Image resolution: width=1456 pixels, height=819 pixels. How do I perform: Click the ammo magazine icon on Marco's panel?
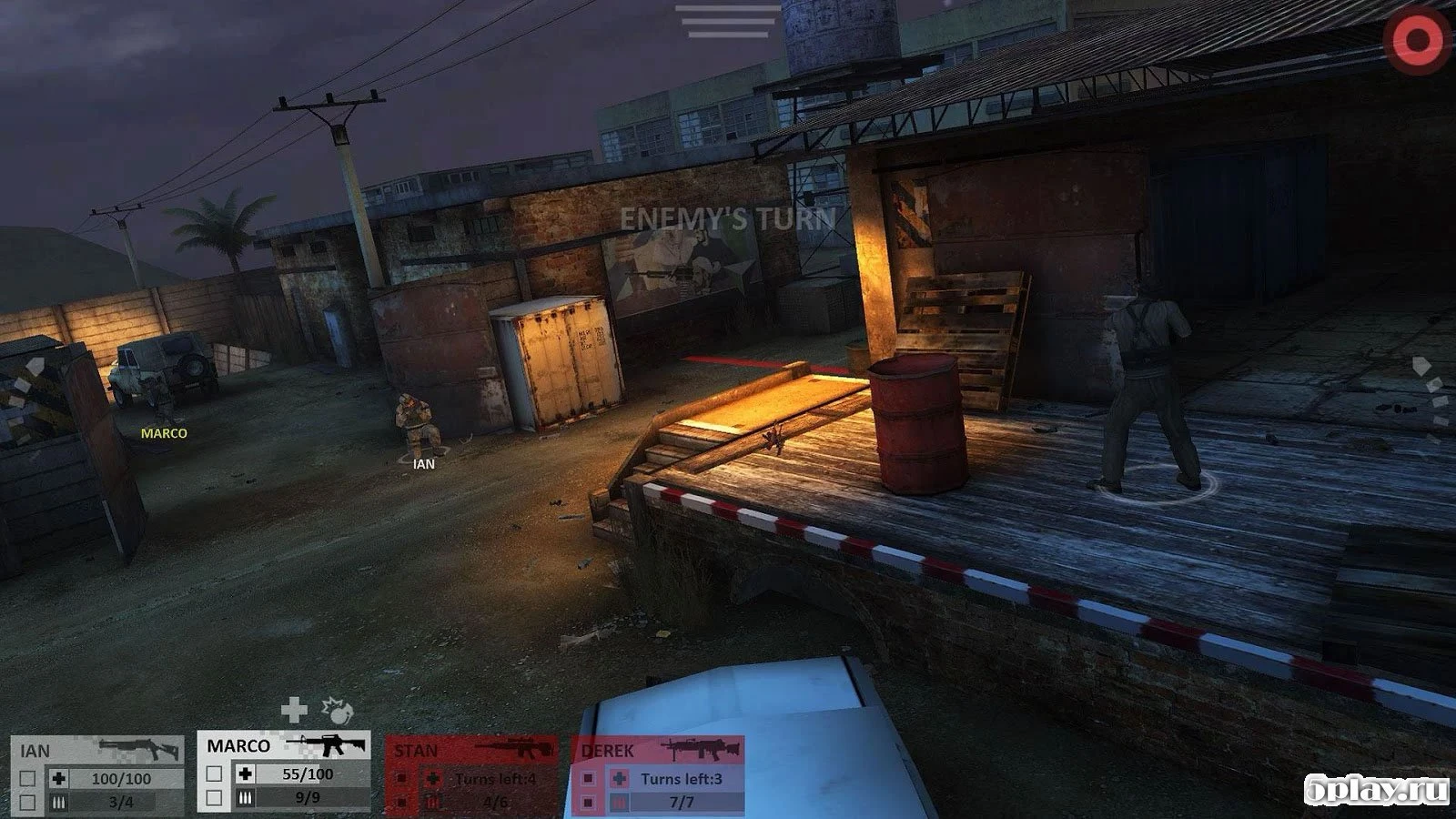point(244,797)
